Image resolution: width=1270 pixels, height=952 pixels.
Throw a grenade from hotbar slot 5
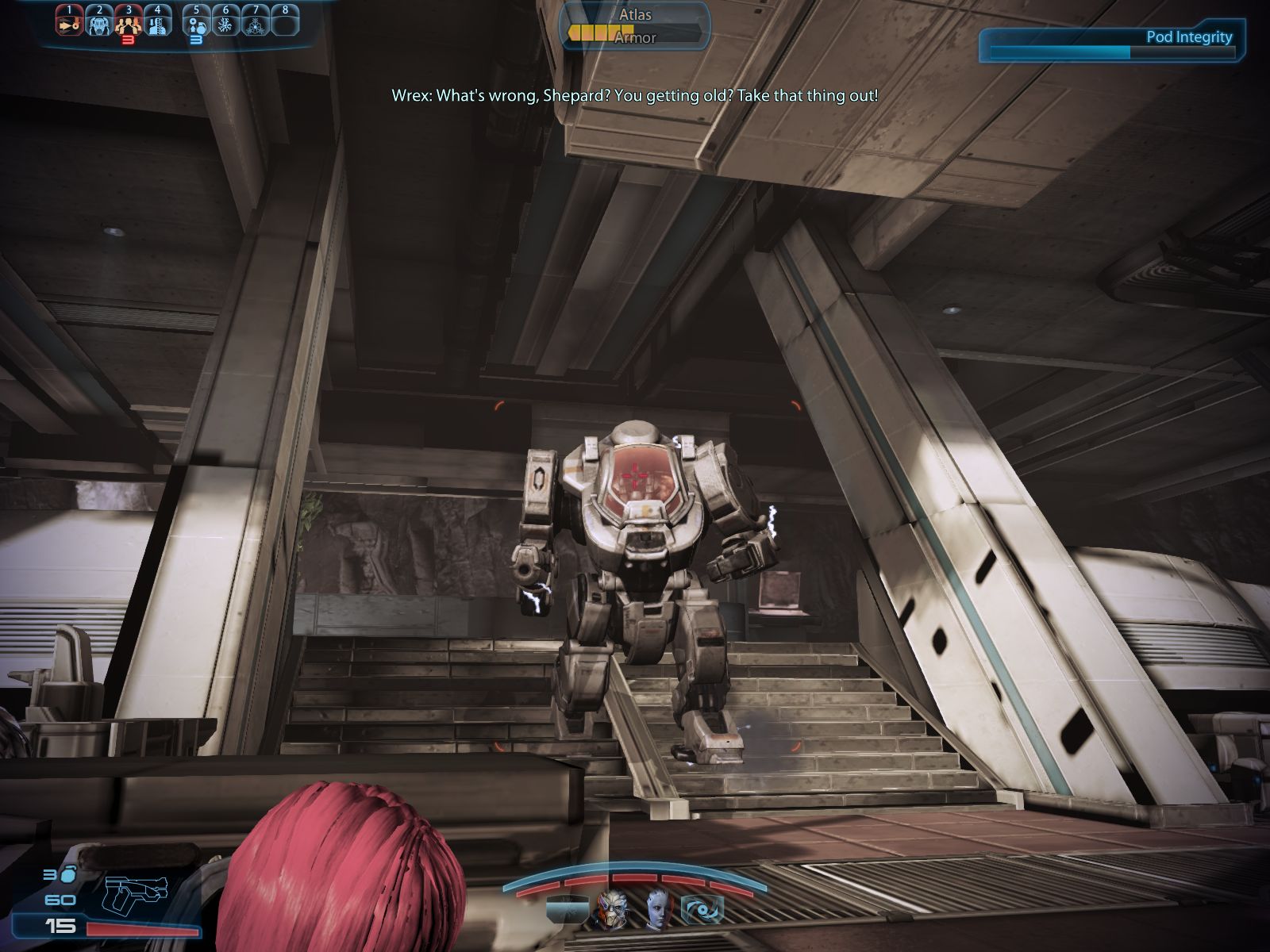pos(197,23)
